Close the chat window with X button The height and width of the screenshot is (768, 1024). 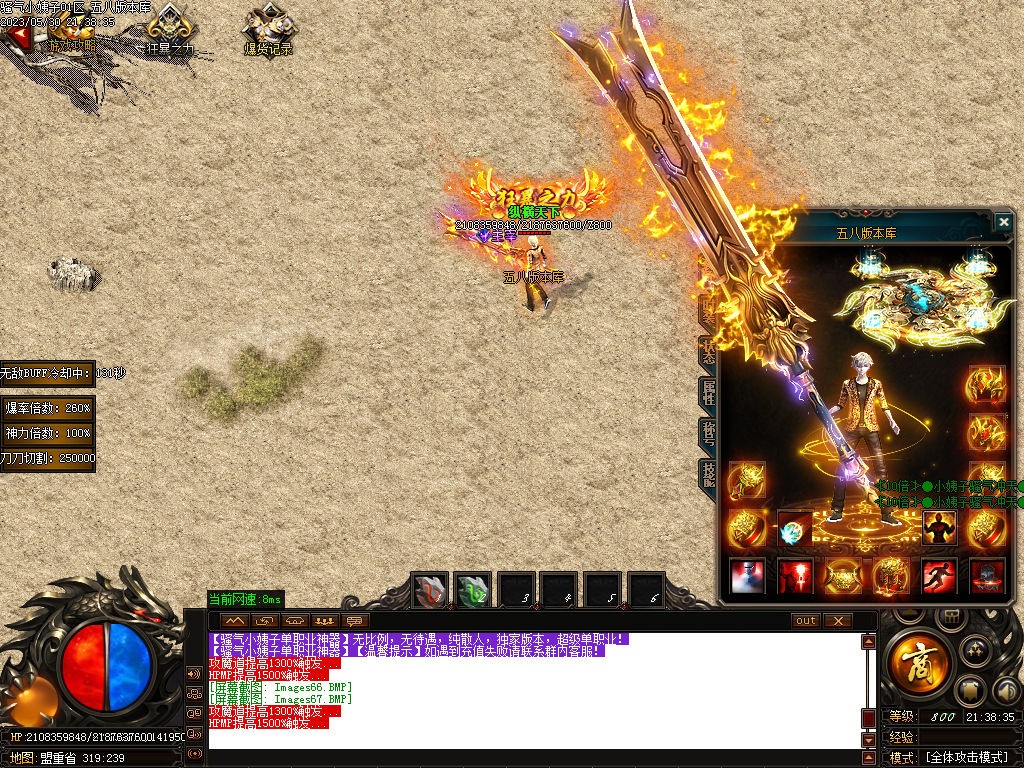pos(838,621)
